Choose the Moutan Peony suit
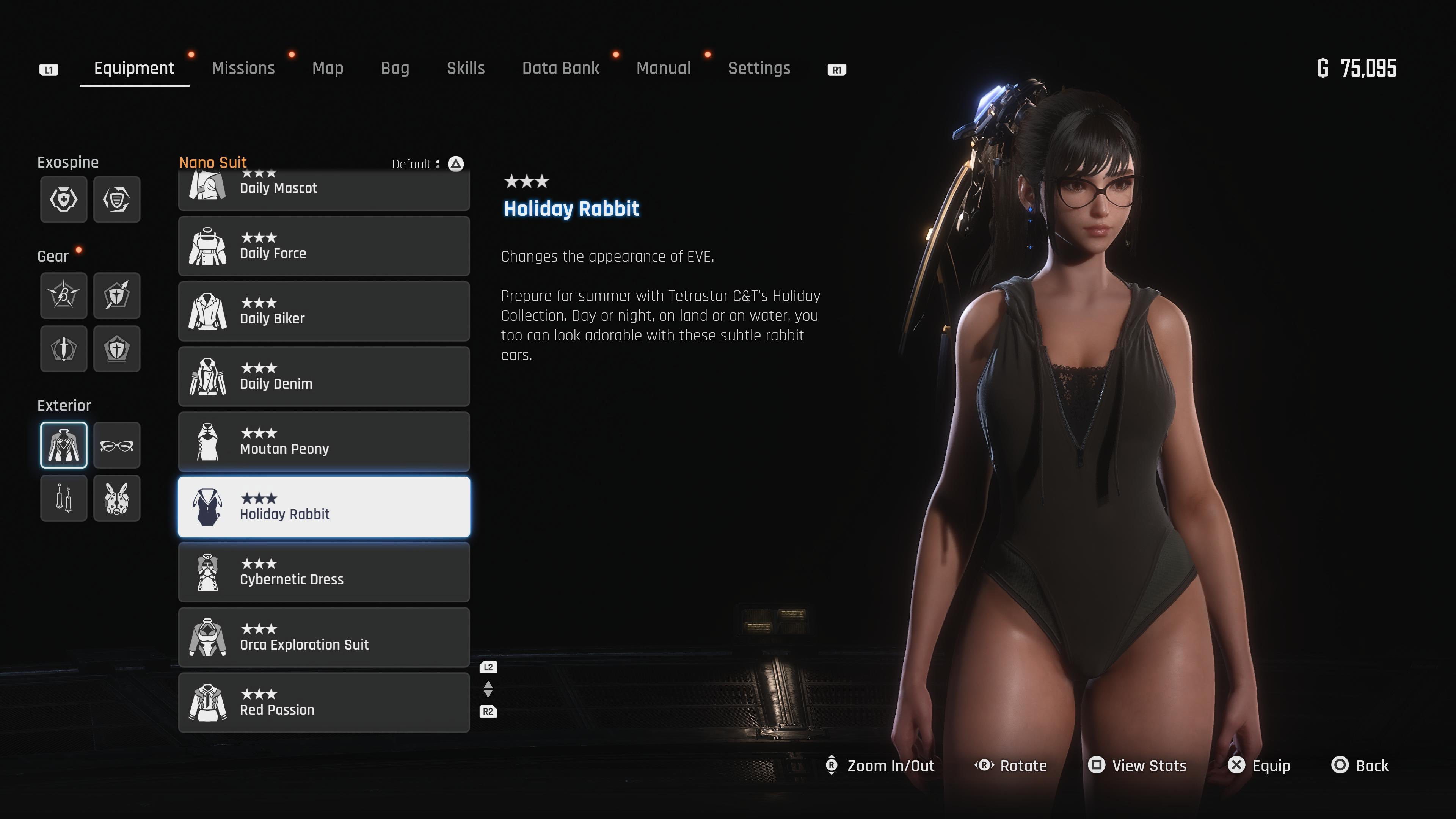Screen dimensions: 1456x819 (x=324, y=441)
